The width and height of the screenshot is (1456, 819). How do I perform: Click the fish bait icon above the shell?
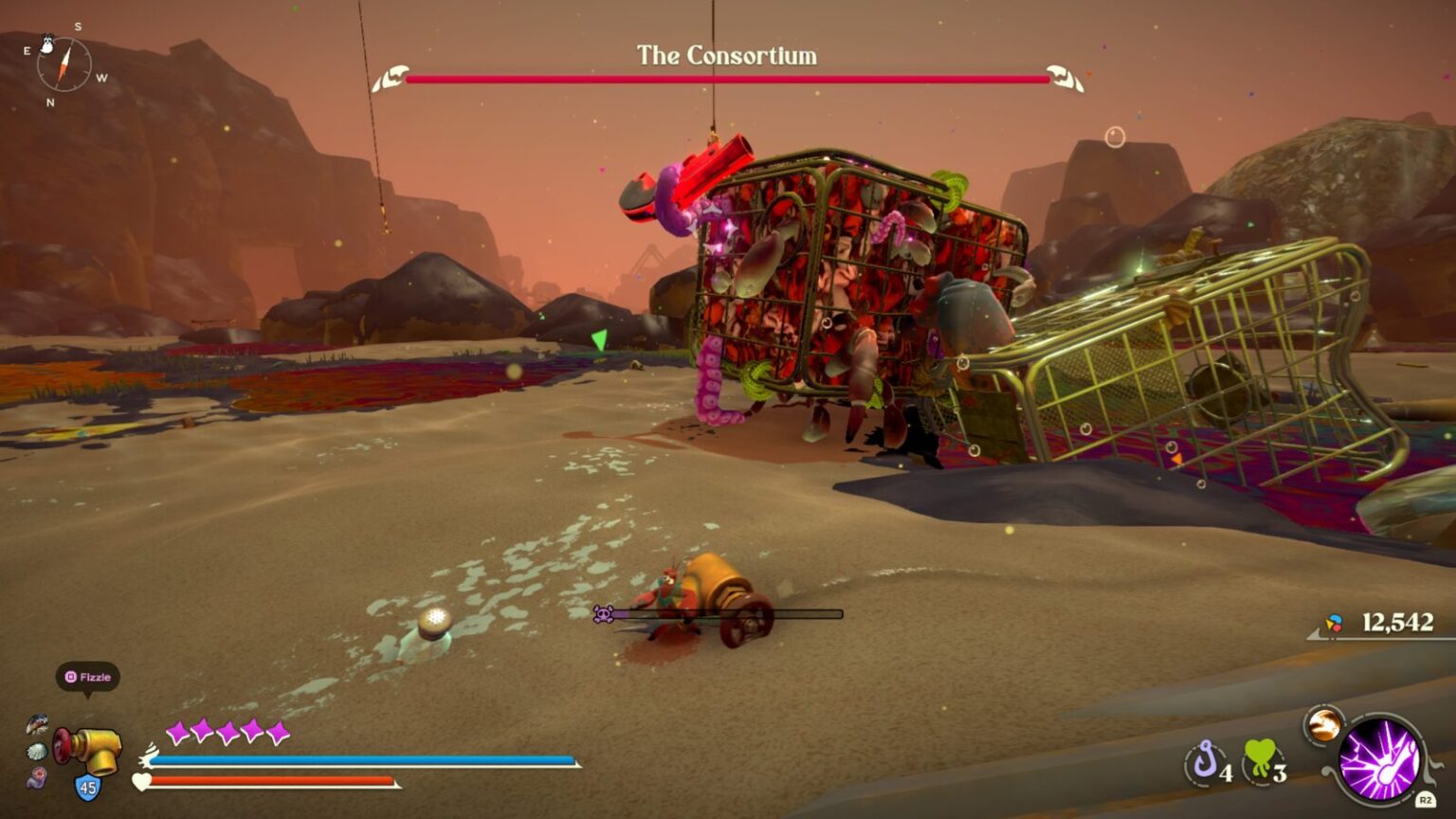pyautogui.click(x=38, y=722)
